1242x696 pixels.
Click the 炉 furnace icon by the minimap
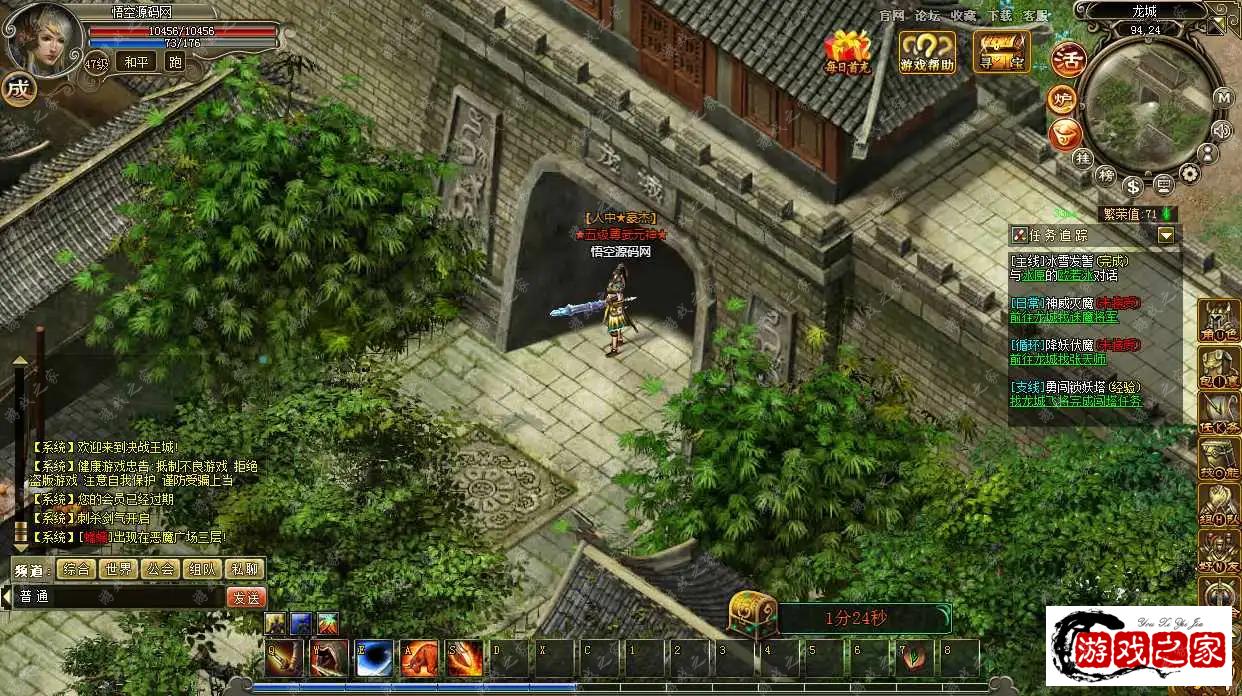coord(1061,100)
